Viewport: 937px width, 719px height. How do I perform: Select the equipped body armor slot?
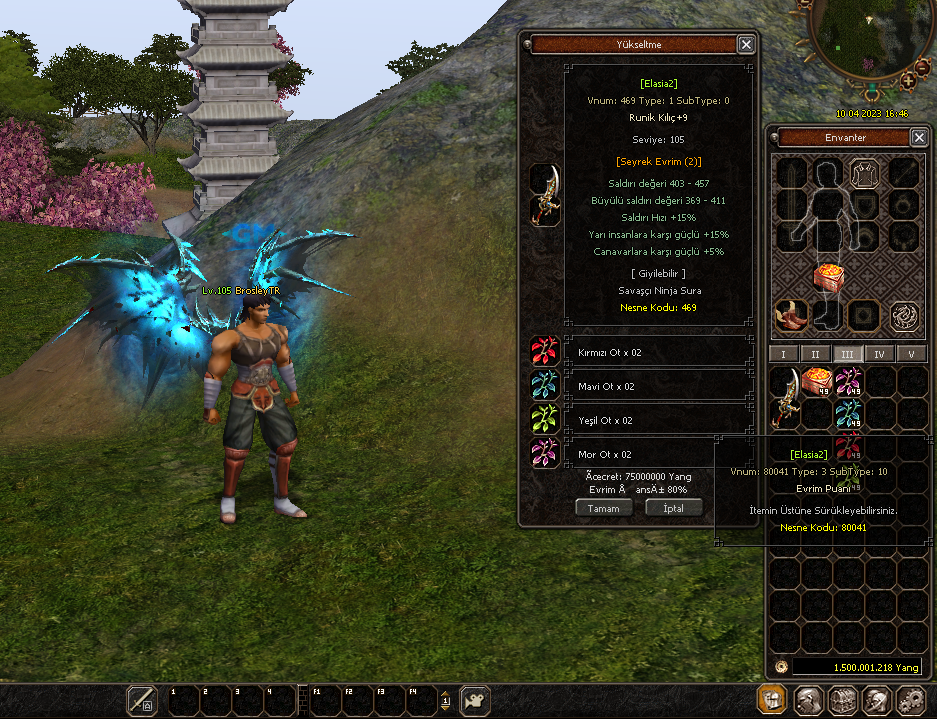click(x=864, y=174)
